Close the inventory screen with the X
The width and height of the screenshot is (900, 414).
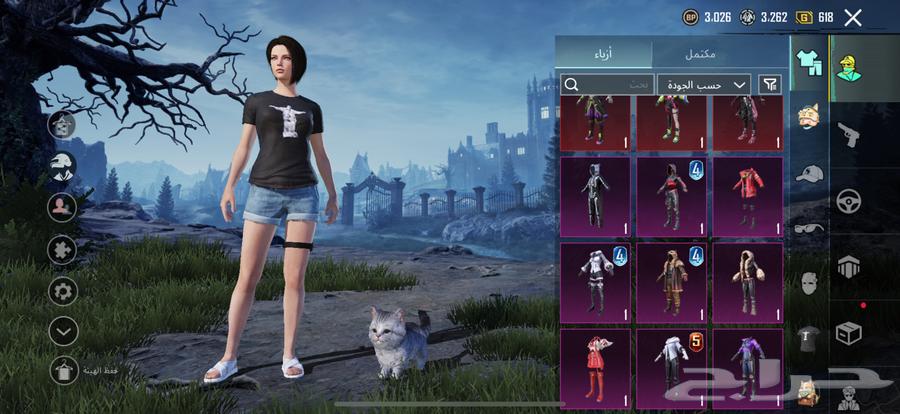852,17
